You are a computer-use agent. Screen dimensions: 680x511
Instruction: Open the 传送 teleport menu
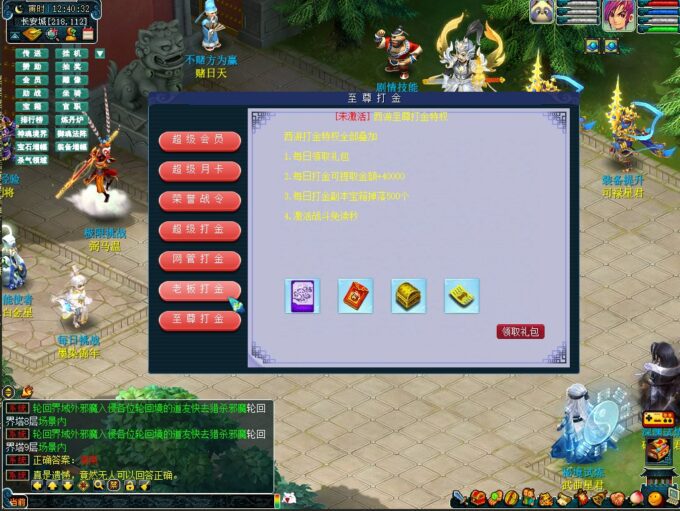pos(32,53)
